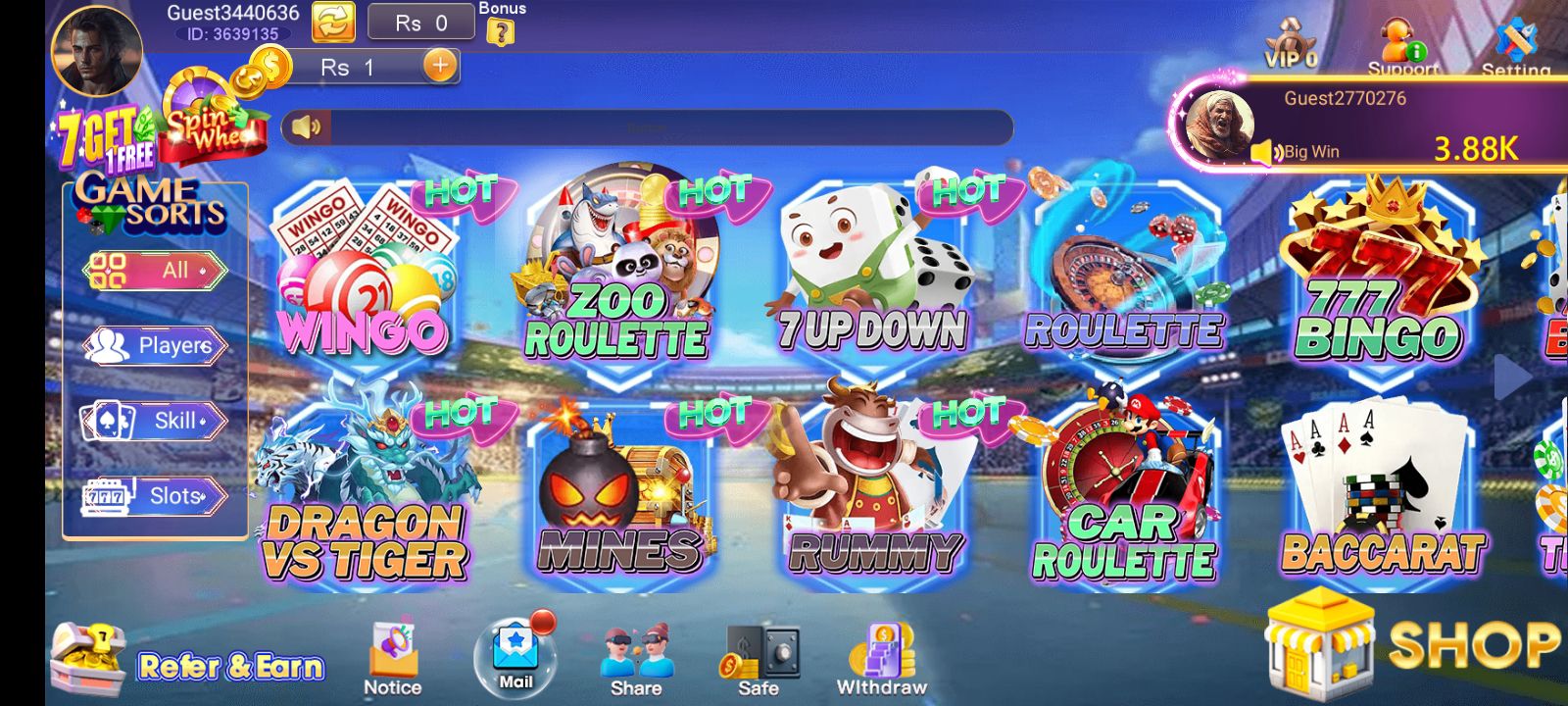Check the Mail inbox
Viewport: 1568px width, 706px height.
pos(515,657)
